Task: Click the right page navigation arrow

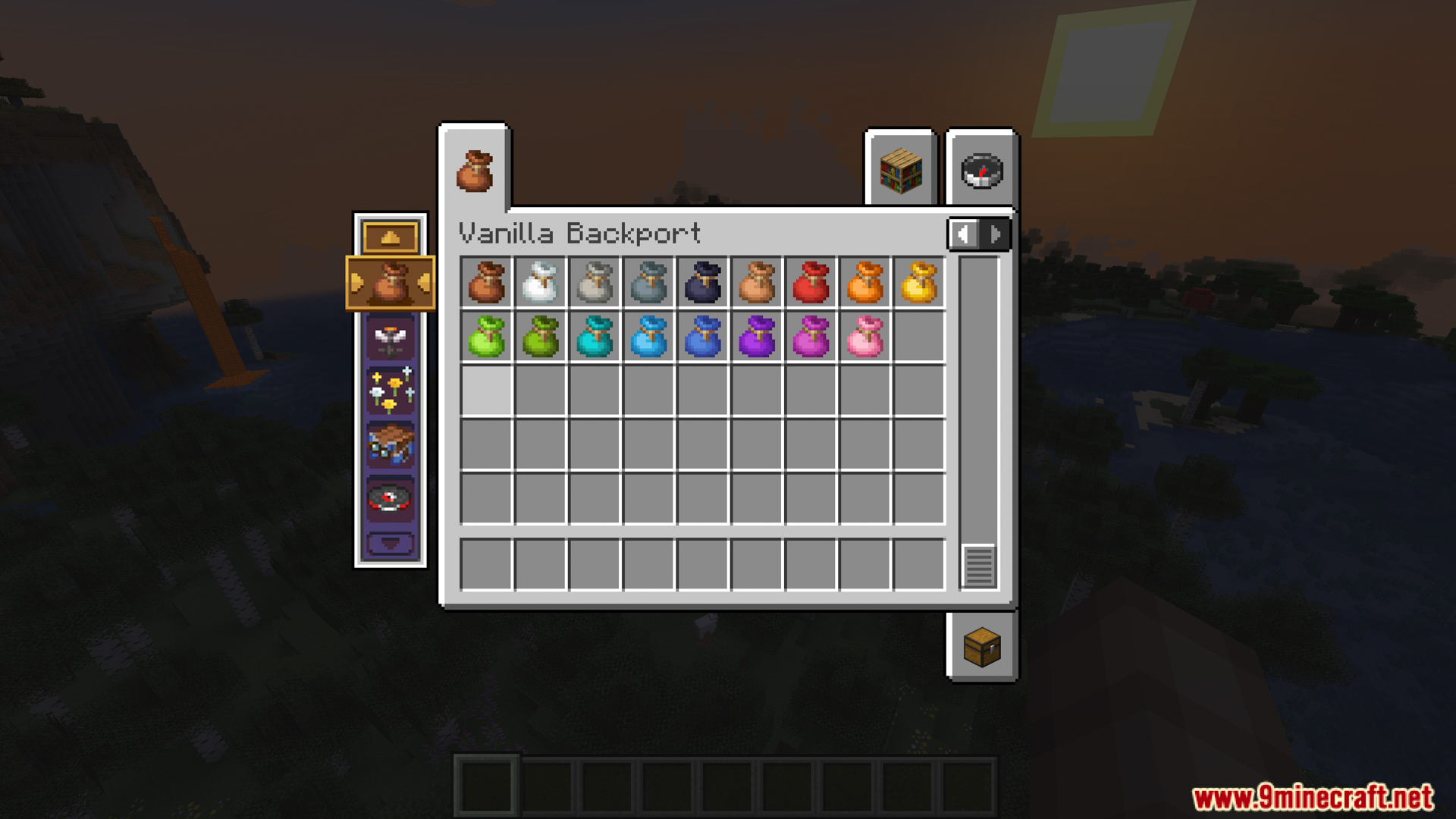Action: (995, 234)
